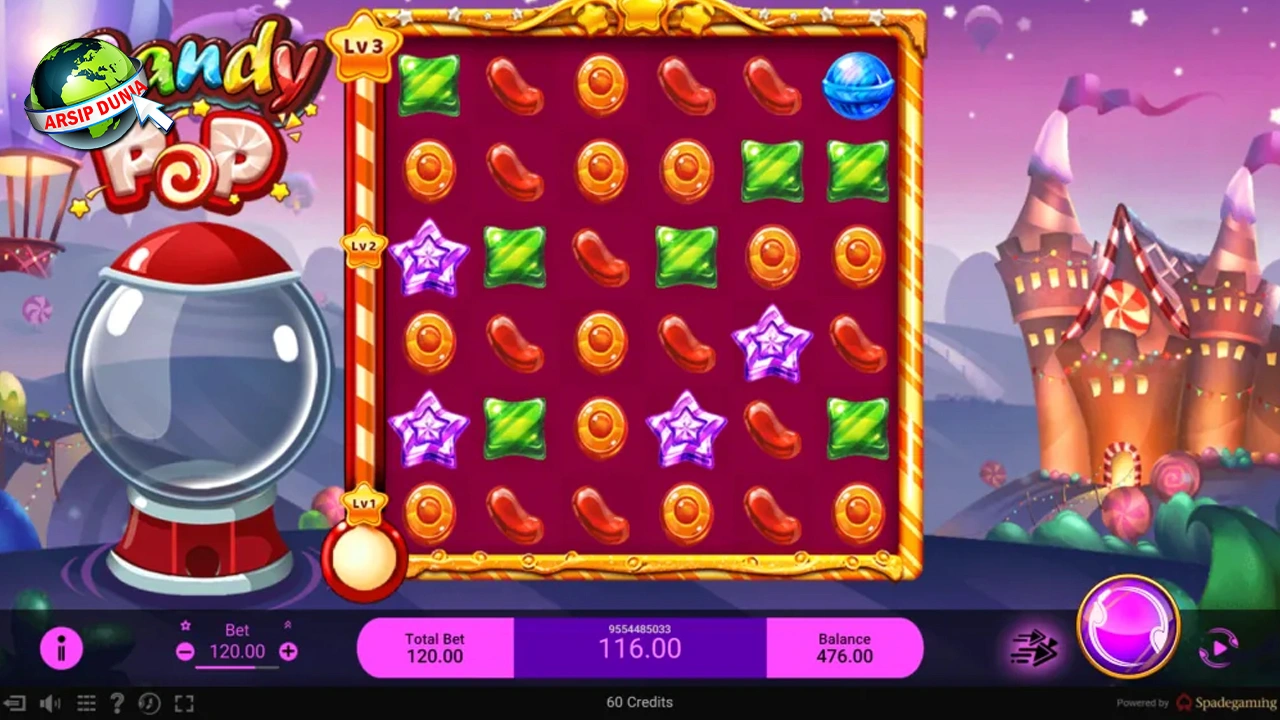1280x720 pixels.
Task: Exit the game using the logout icon
Action: click(14, 703)
